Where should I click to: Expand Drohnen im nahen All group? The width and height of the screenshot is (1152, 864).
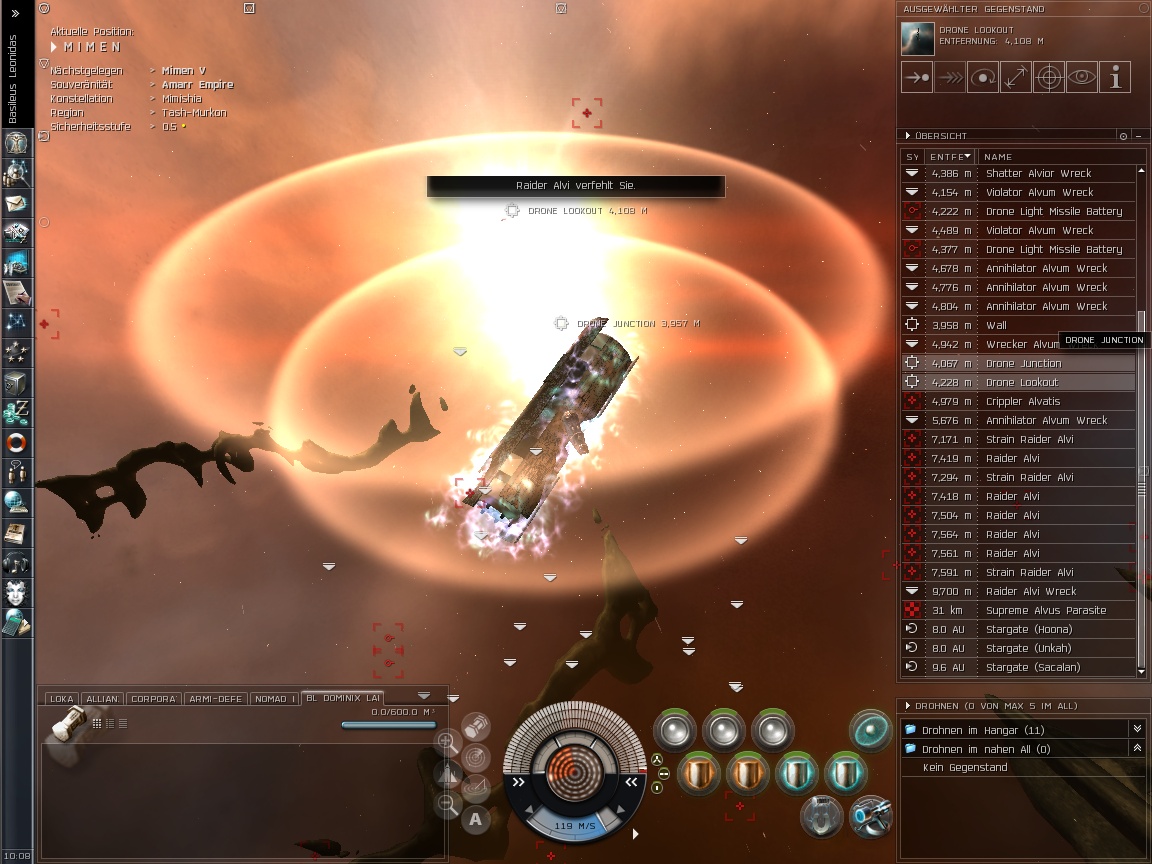pyautogui.click(x=1136, y=748)
